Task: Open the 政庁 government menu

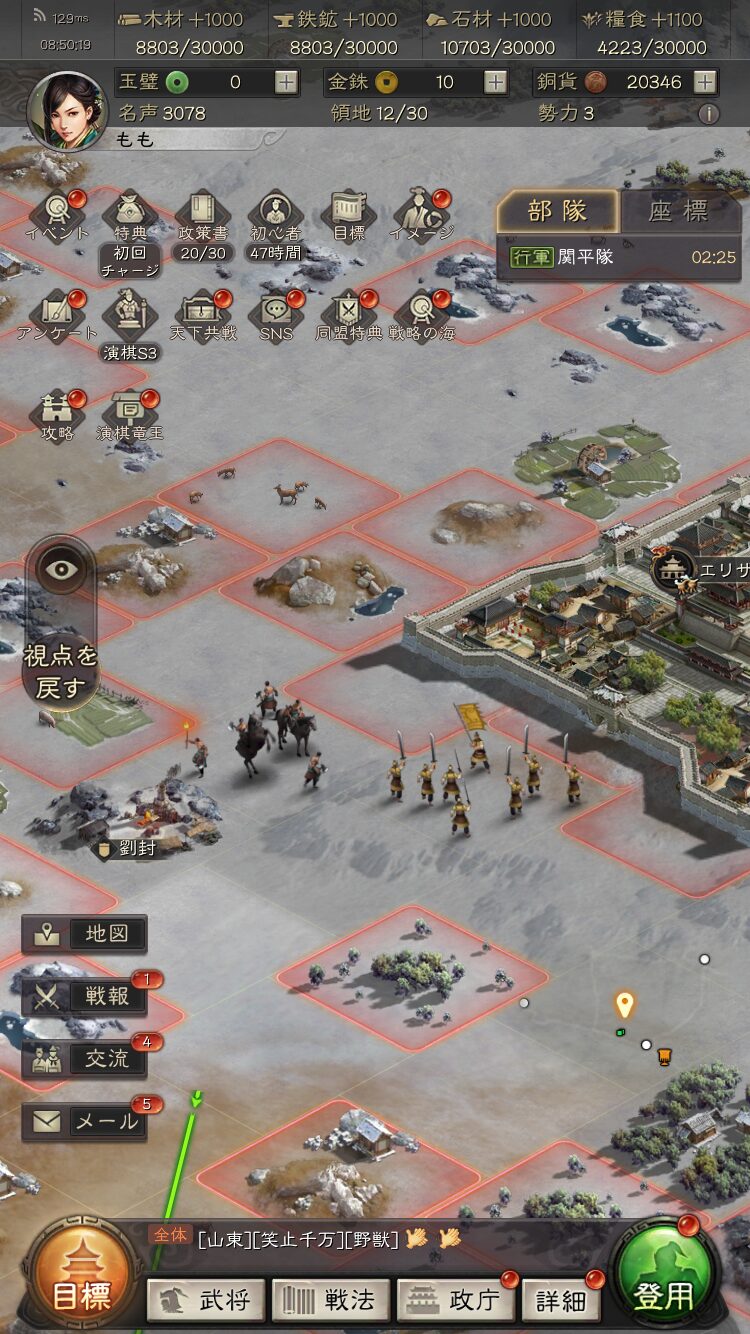Action: (x=456, y=1299)
